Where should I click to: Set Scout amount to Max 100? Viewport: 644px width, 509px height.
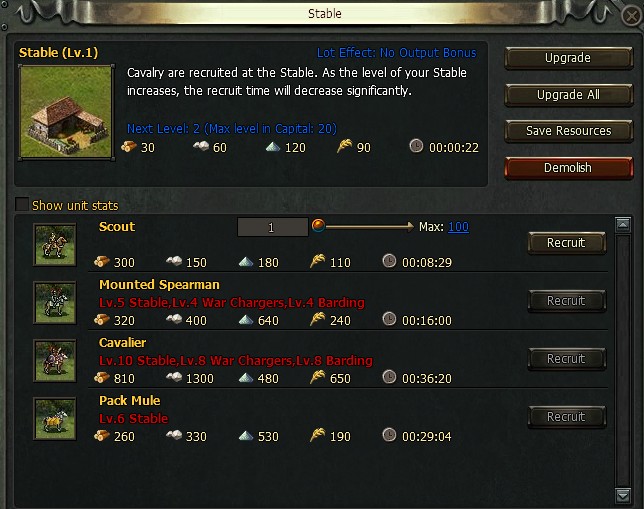pos(458,227)
